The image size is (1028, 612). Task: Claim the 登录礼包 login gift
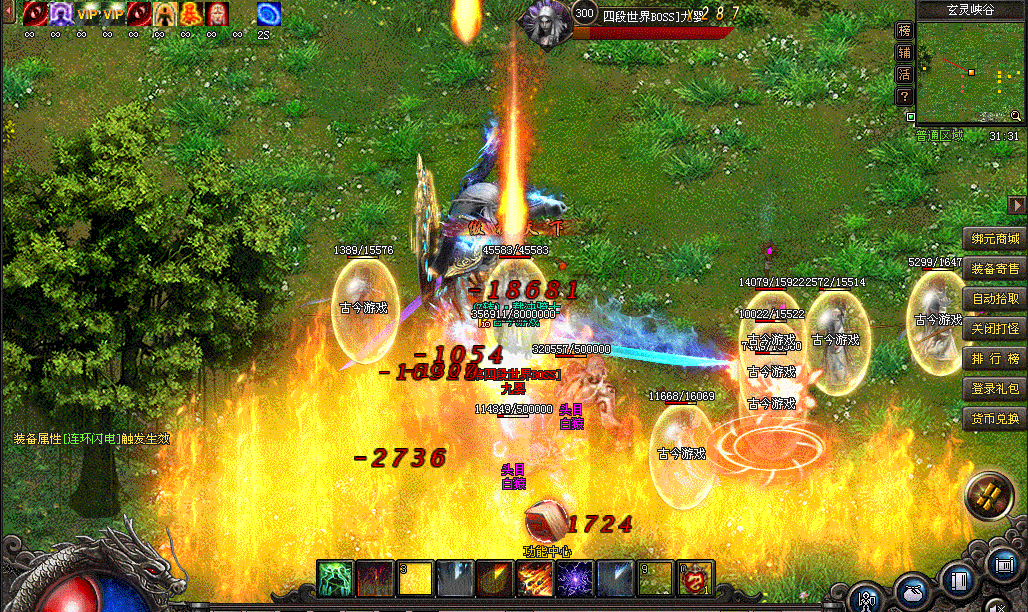(995, 388)
